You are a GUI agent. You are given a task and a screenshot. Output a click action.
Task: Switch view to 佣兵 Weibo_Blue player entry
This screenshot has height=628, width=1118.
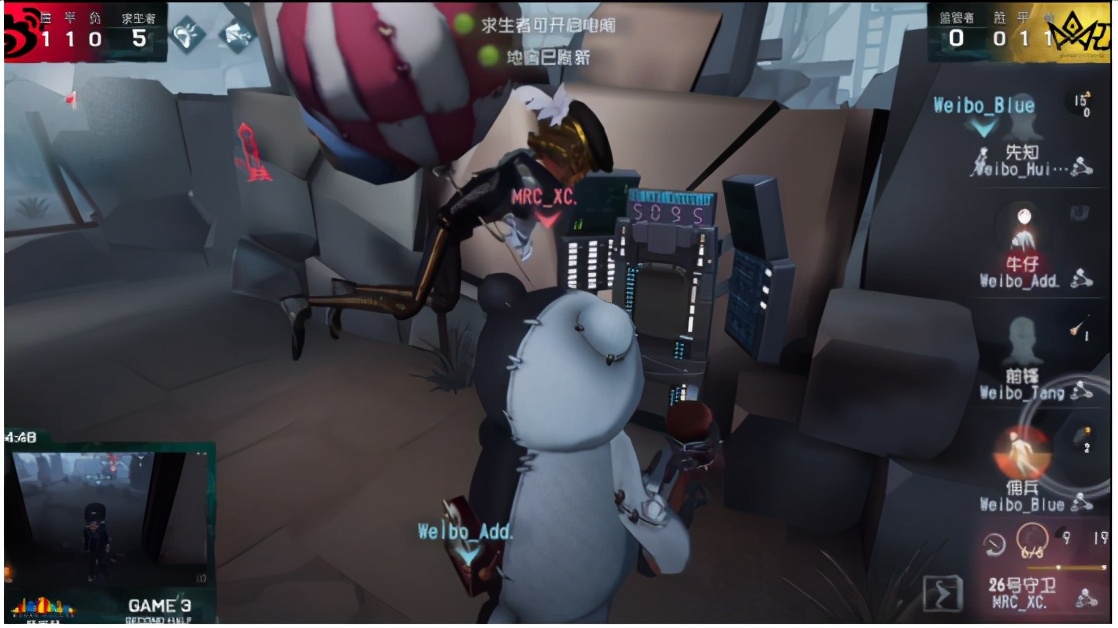(1024, 472)
